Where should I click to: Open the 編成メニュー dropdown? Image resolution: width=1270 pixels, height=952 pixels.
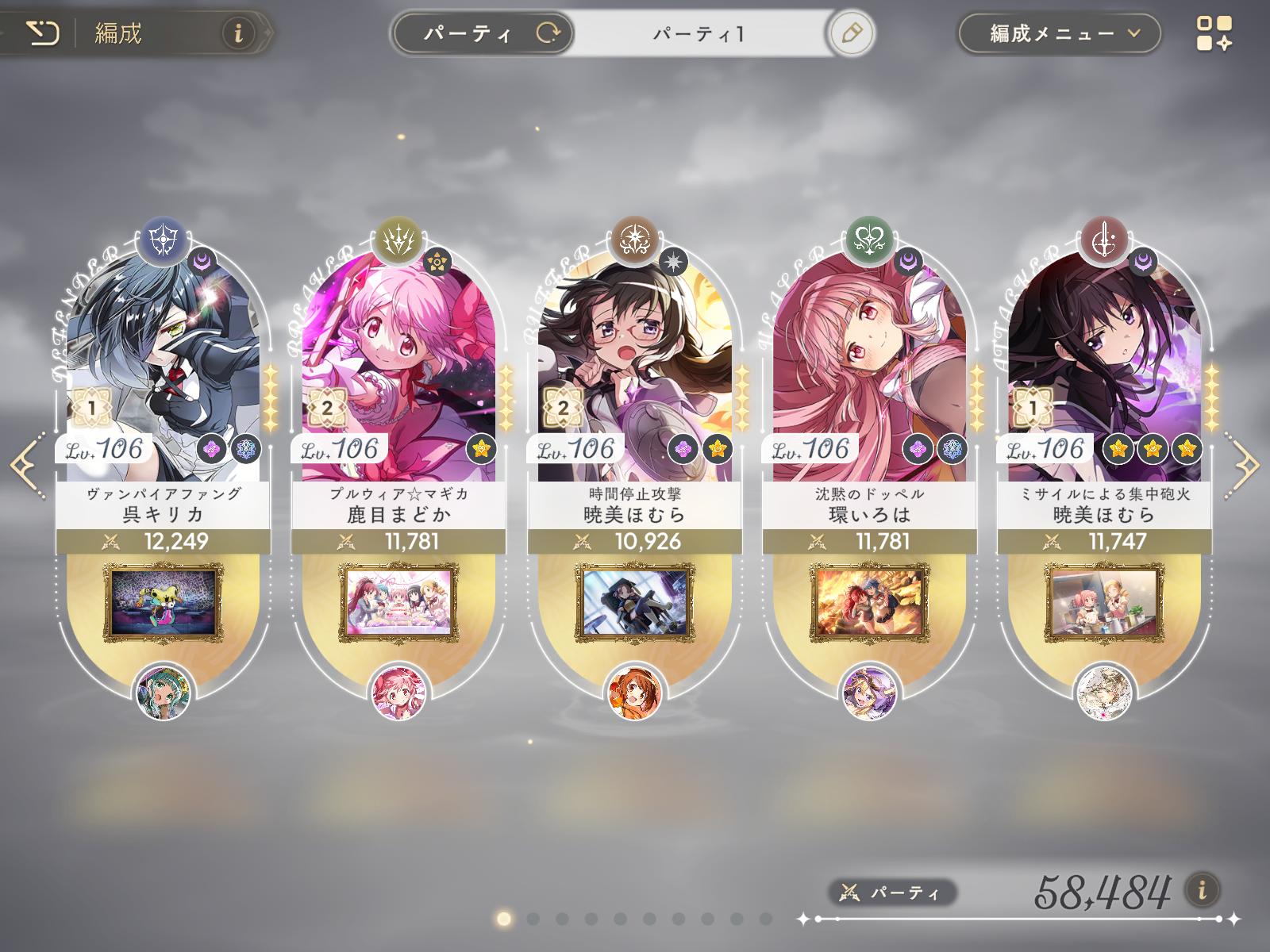click(x=1059, y=33)
